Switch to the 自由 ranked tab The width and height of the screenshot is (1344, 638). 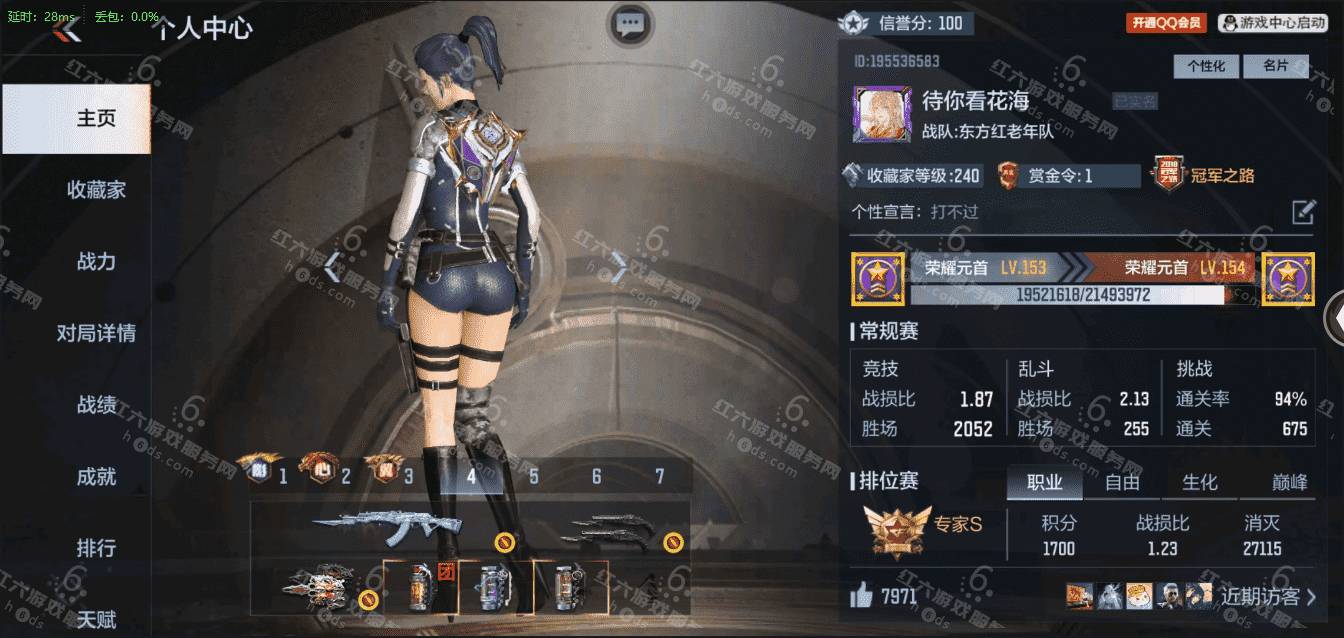[x=1122, y=482]
